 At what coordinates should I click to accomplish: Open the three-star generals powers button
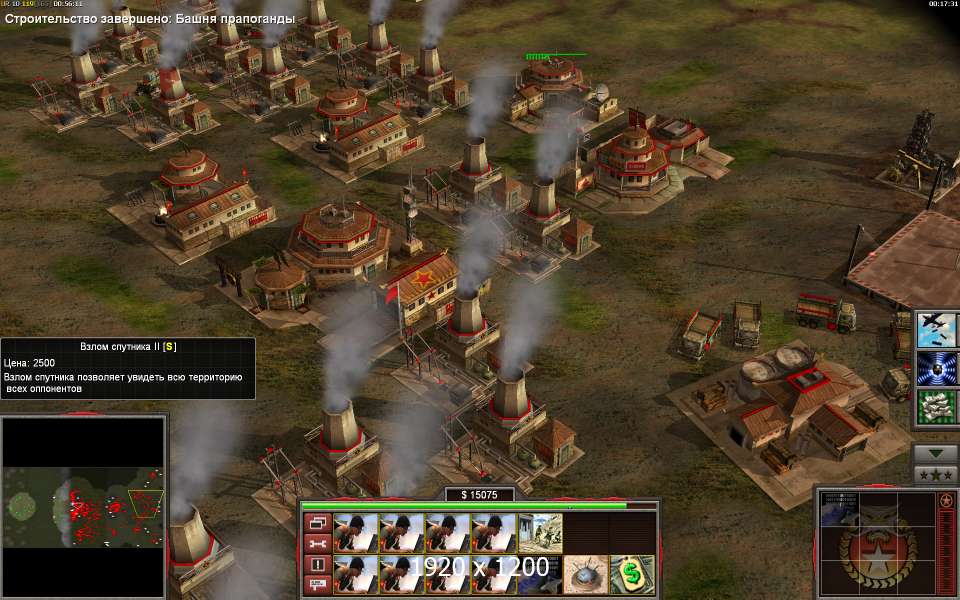[x=936, y=473]
